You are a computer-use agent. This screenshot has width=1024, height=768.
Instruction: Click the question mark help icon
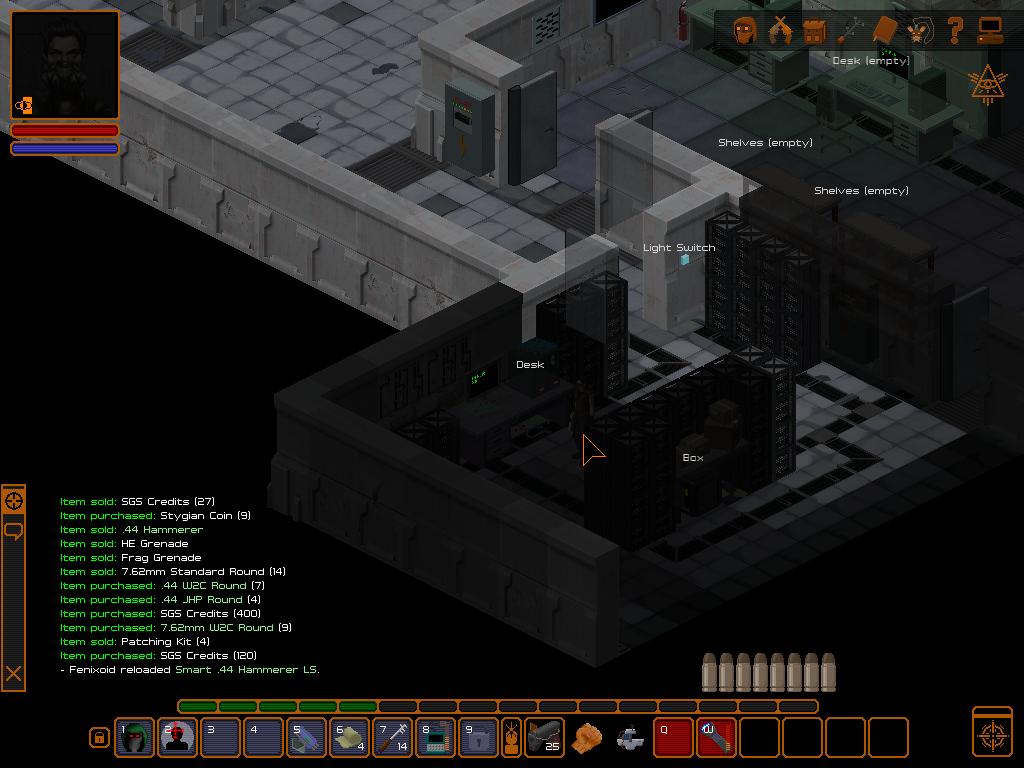click(x=954, y=30)
